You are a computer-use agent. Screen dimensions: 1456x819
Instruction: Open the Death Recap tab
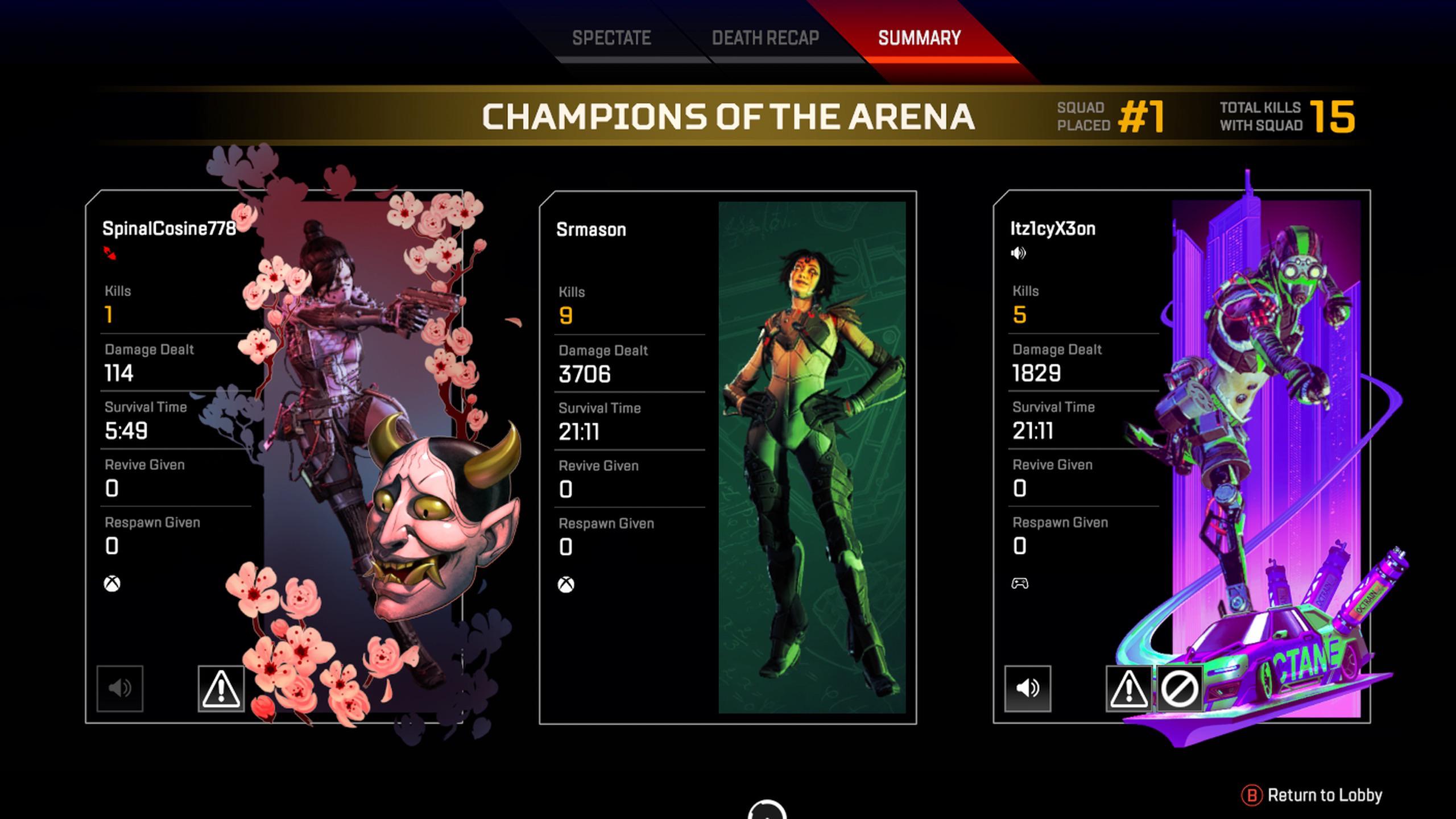[x=765, y=38]
